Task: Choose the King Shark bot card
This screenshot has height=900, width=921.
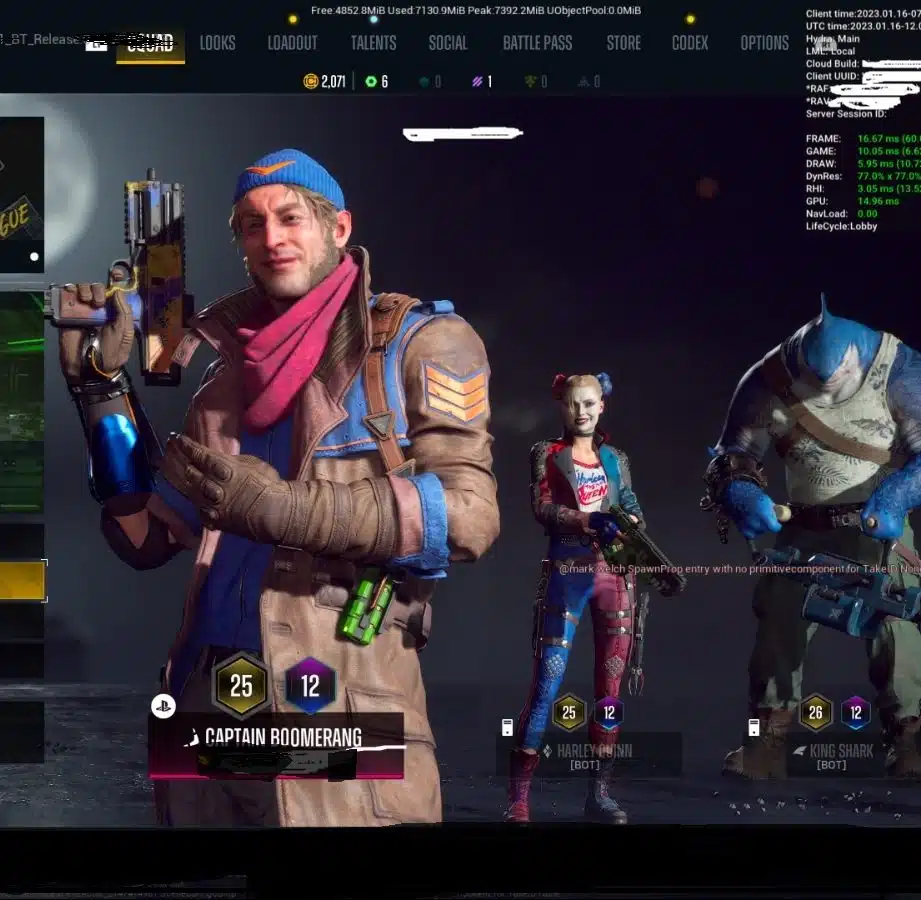Action: click(x=840, y=754)
